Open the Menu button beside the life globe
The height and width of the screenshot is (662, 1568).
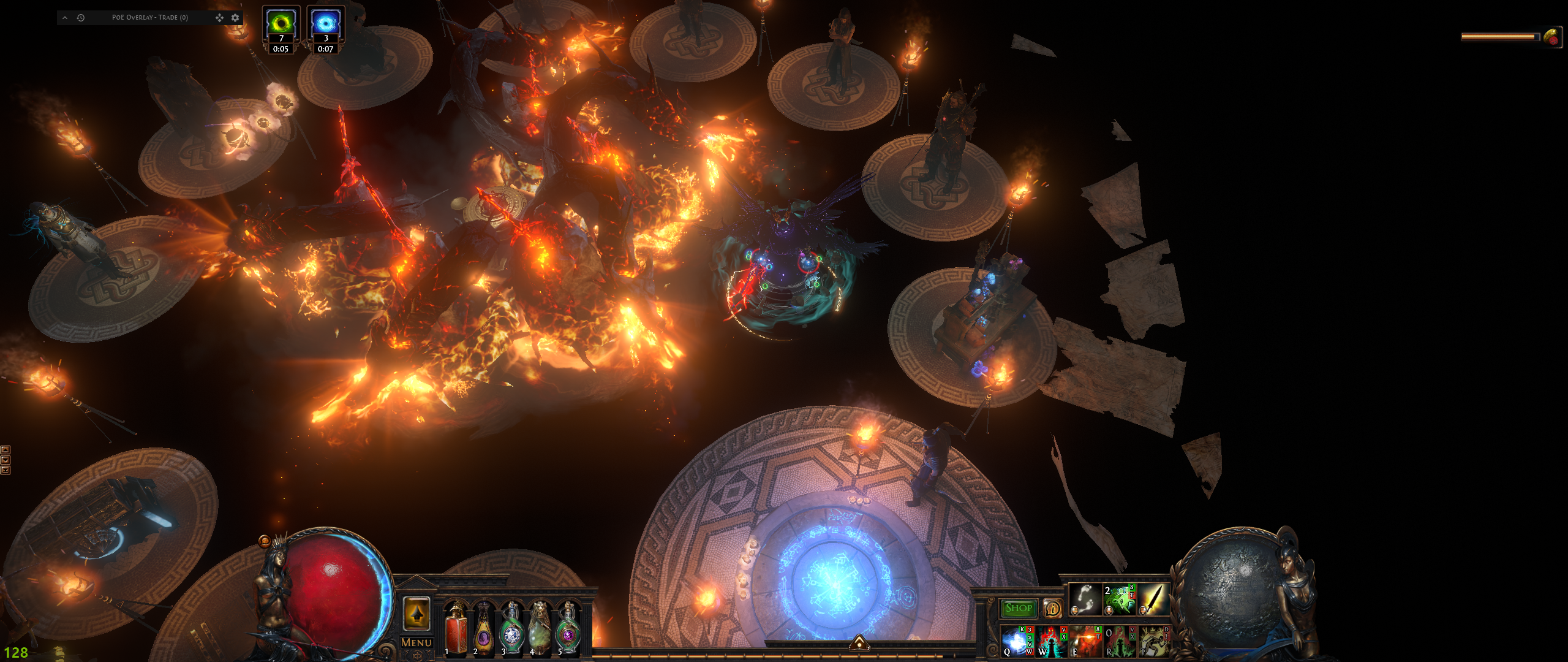(417, 642)
